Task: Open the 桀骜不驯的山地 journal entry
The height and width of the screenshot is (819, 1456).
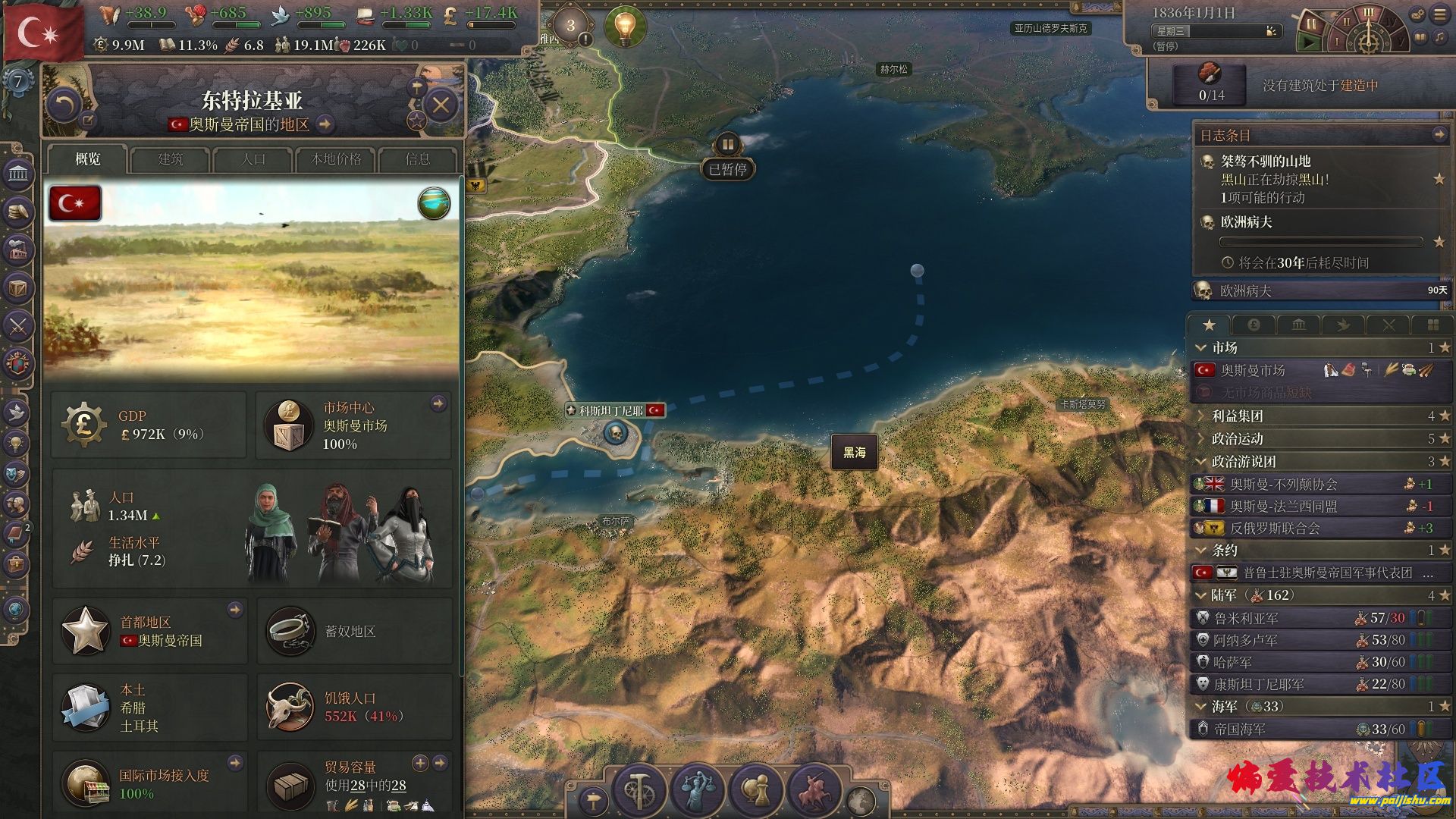Action: point(1265,161)
